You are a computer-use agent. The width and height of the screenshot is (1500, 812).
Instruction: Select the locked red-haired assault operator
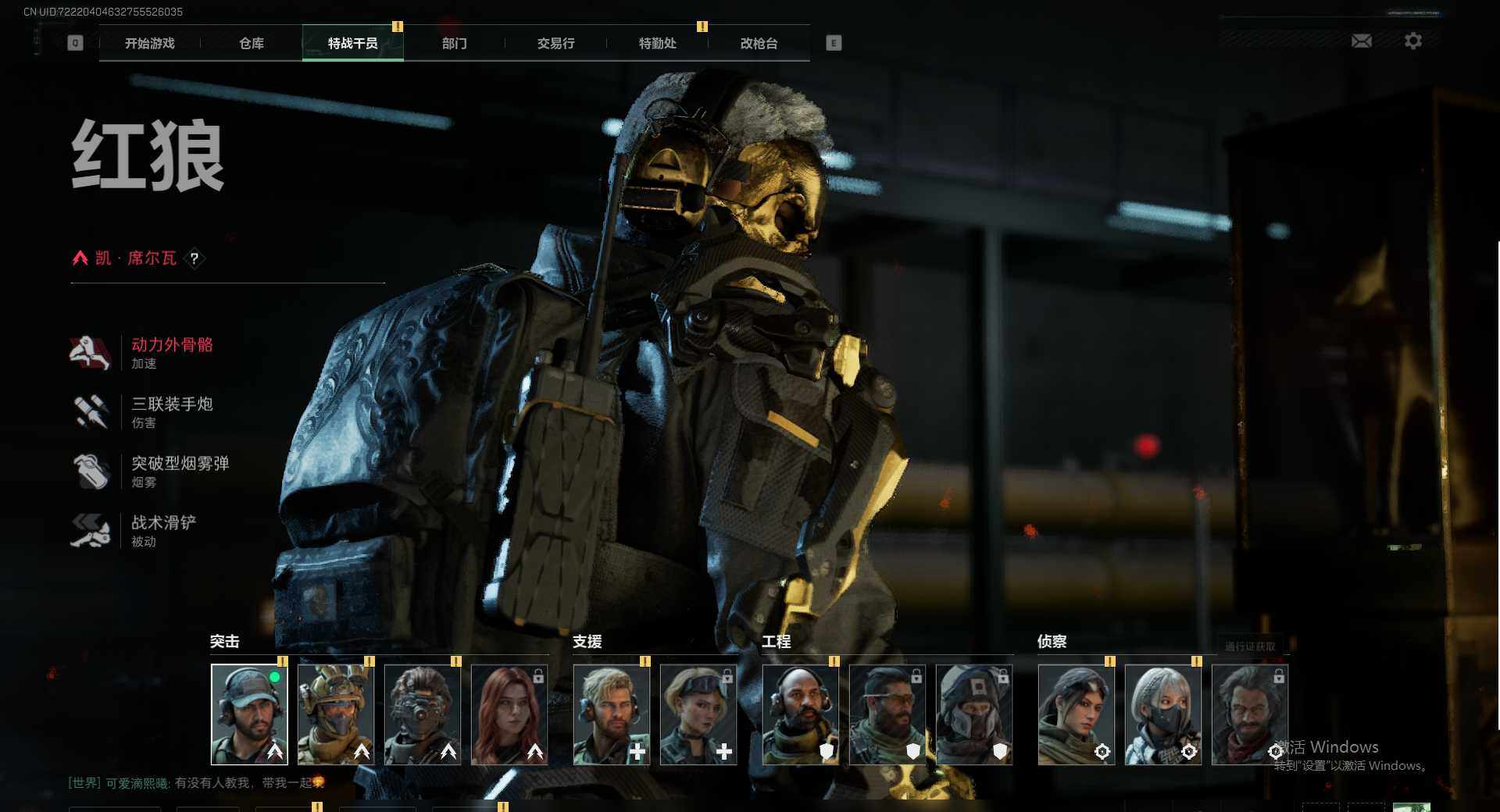pos(509,714)
